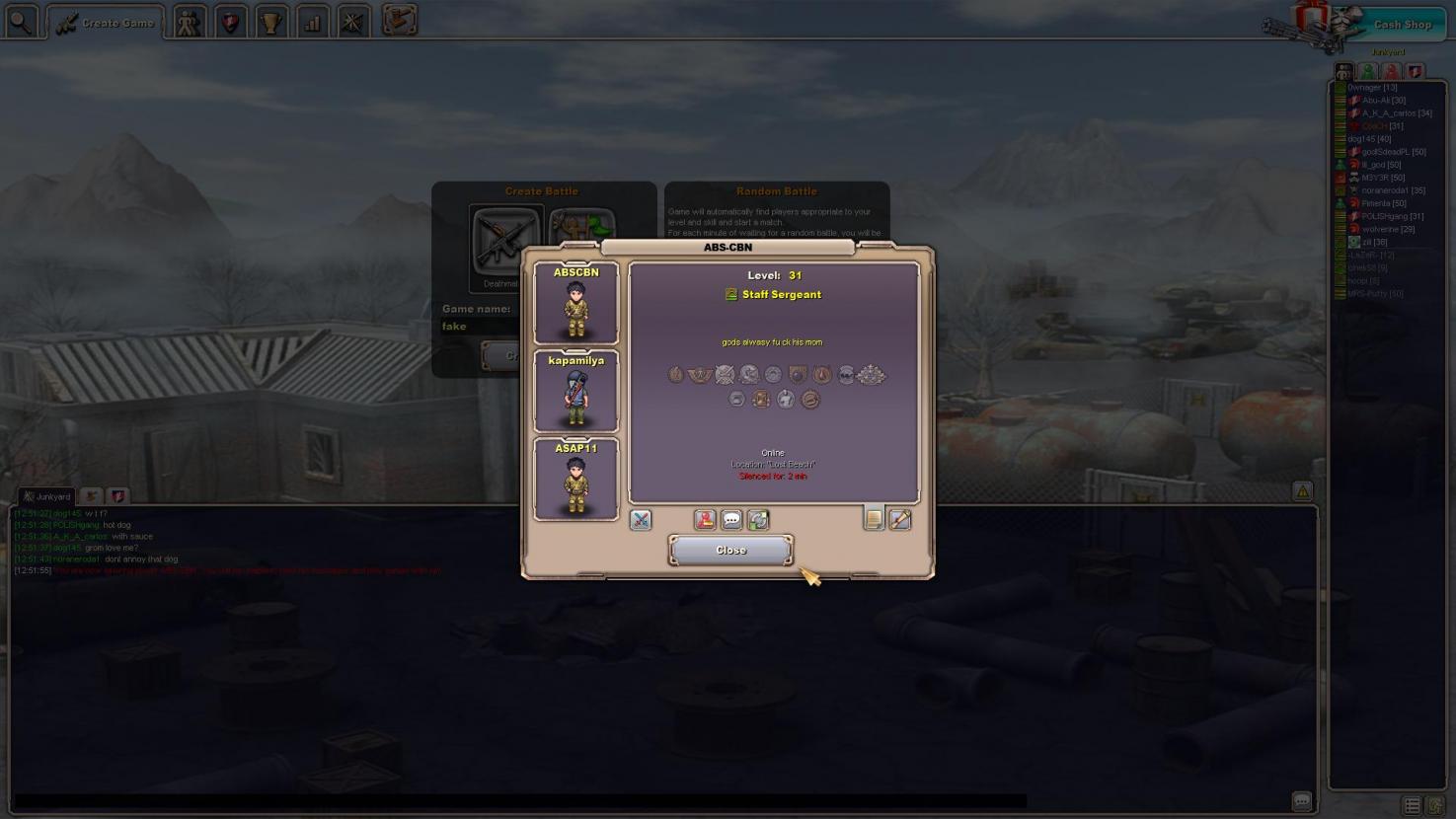
Task: Click the chat message input bar
Action: tap(520, 801)
